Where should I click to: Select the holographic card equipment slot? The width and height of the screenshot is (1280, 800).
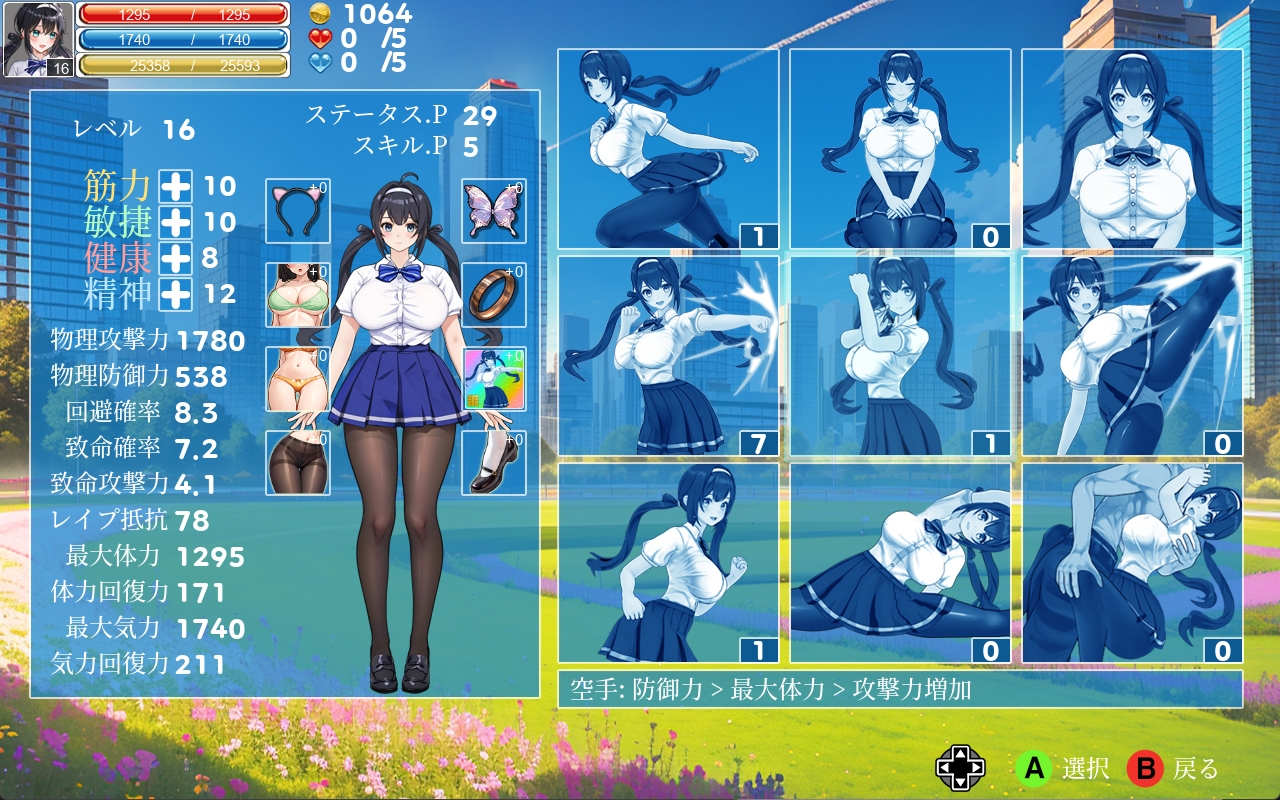click(494, 379)
